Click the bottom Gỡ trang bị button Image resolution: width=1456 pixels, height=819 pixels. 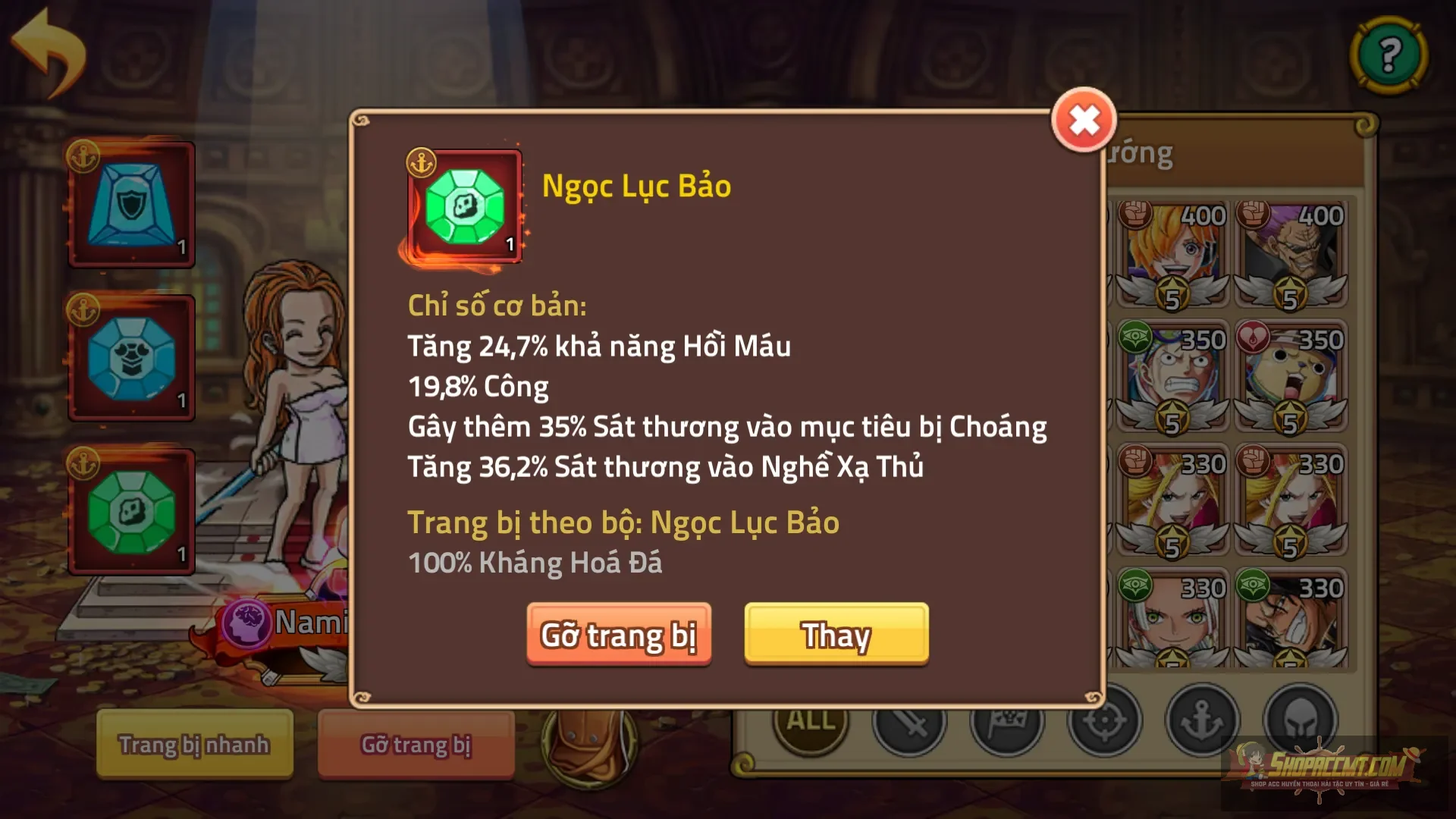(416, 745)
